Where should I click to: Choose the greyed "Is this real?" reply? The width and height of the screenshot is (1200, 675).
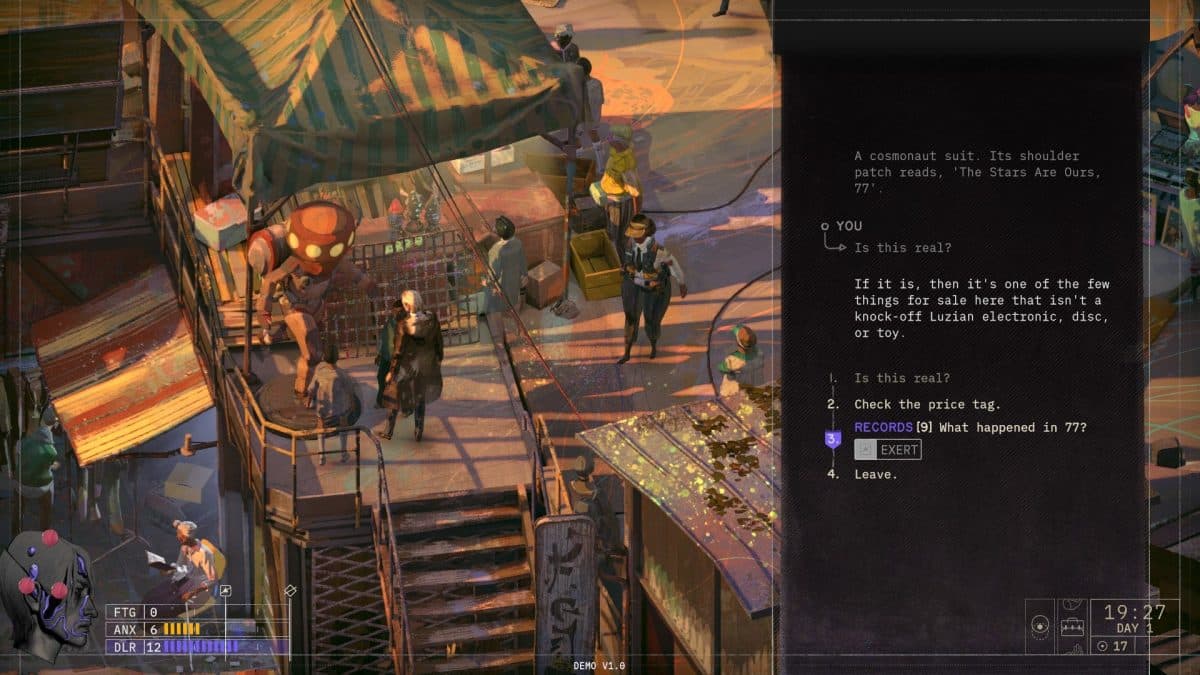pyautogui.click(x=901, y=378)
